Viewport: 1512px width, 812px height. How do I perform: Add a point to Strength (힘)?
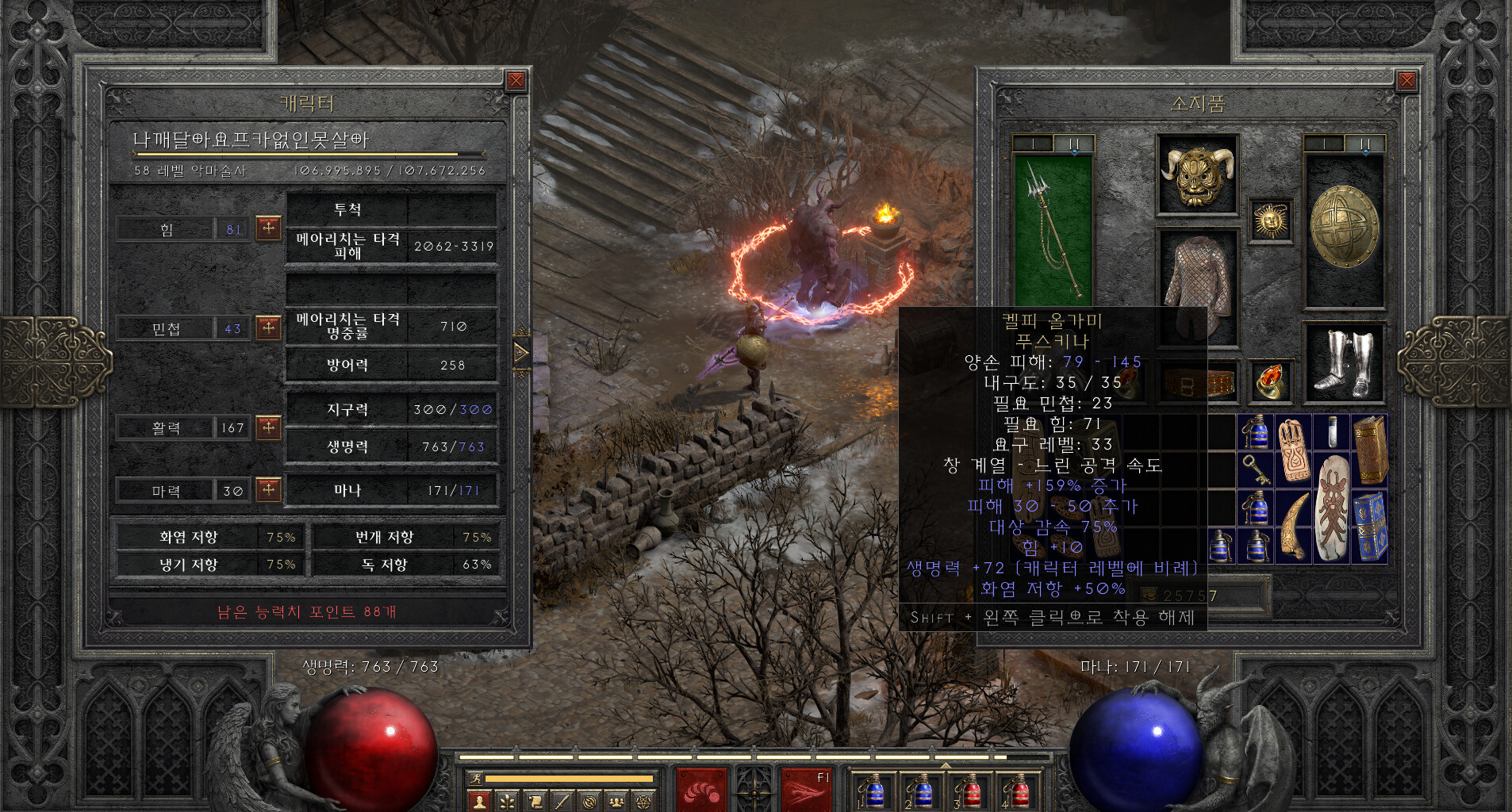click(x=269, y=228)
